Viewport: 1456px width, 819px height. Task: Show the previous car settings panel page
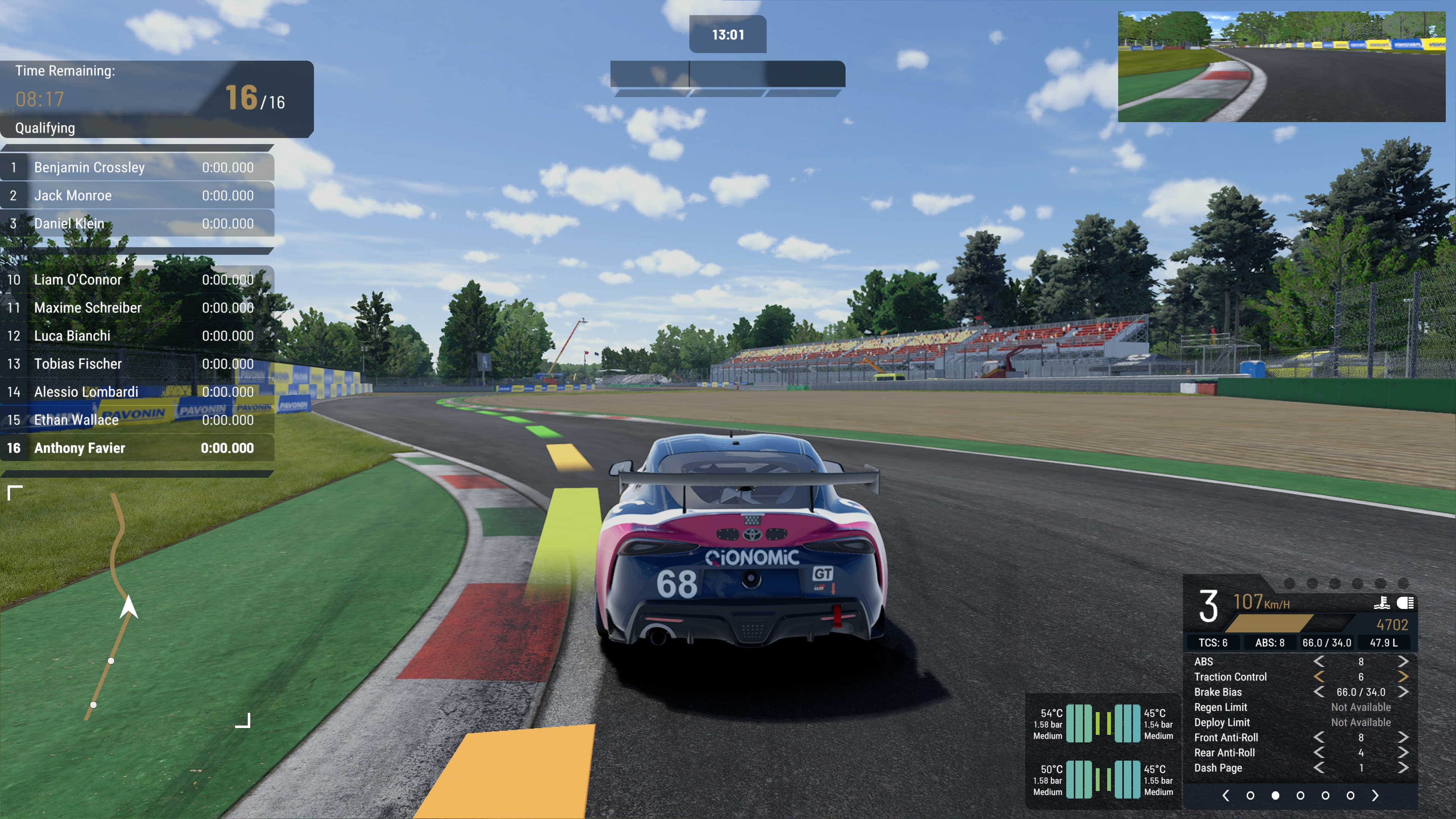tap(1225, 795)
